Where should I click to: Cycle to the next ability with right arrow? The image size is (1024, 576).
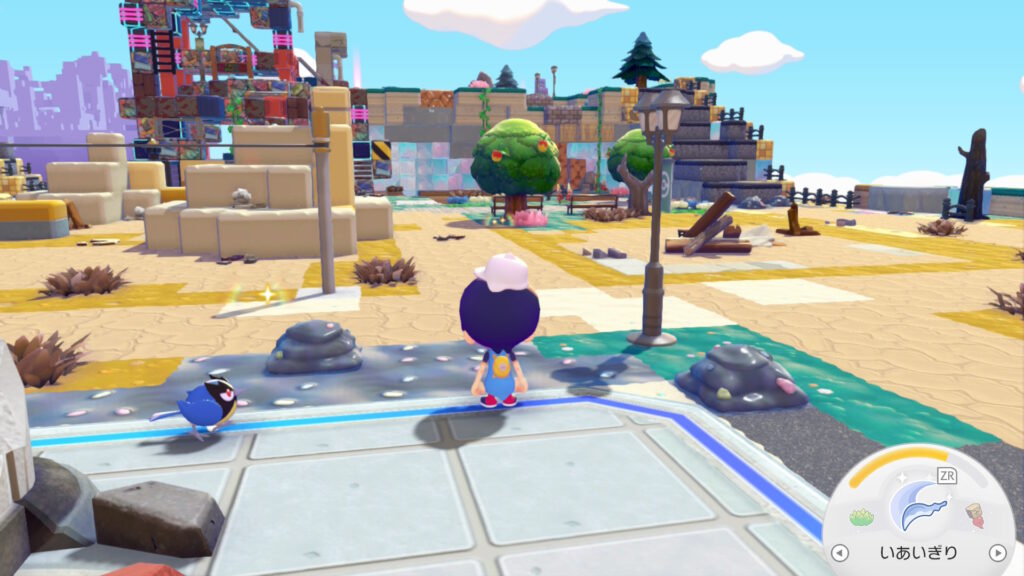996,553
